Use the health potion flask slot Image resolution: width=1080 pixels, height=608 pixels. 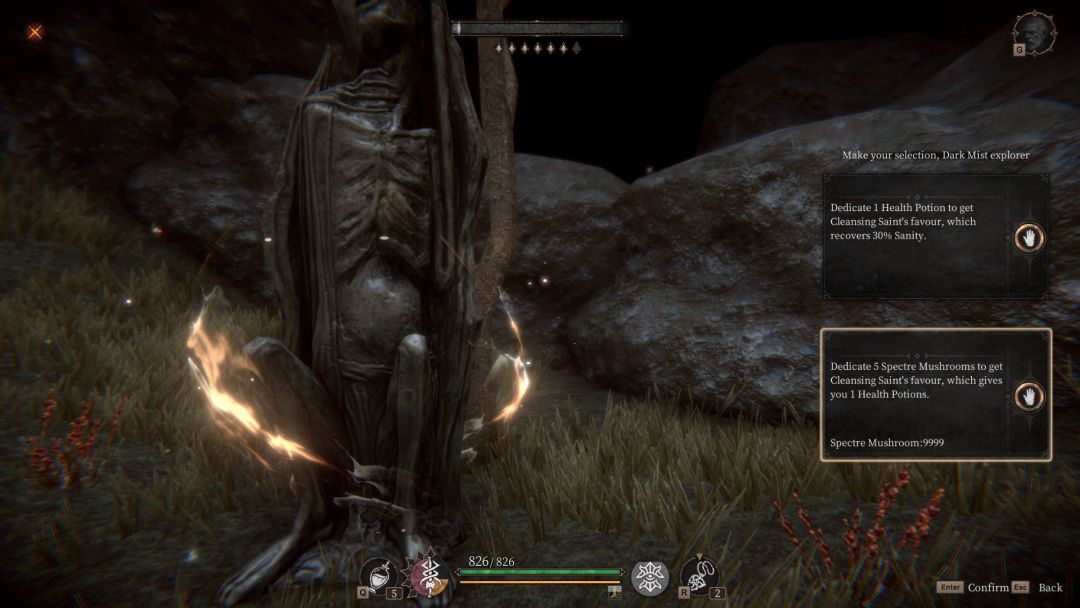[x=379, y=575]
